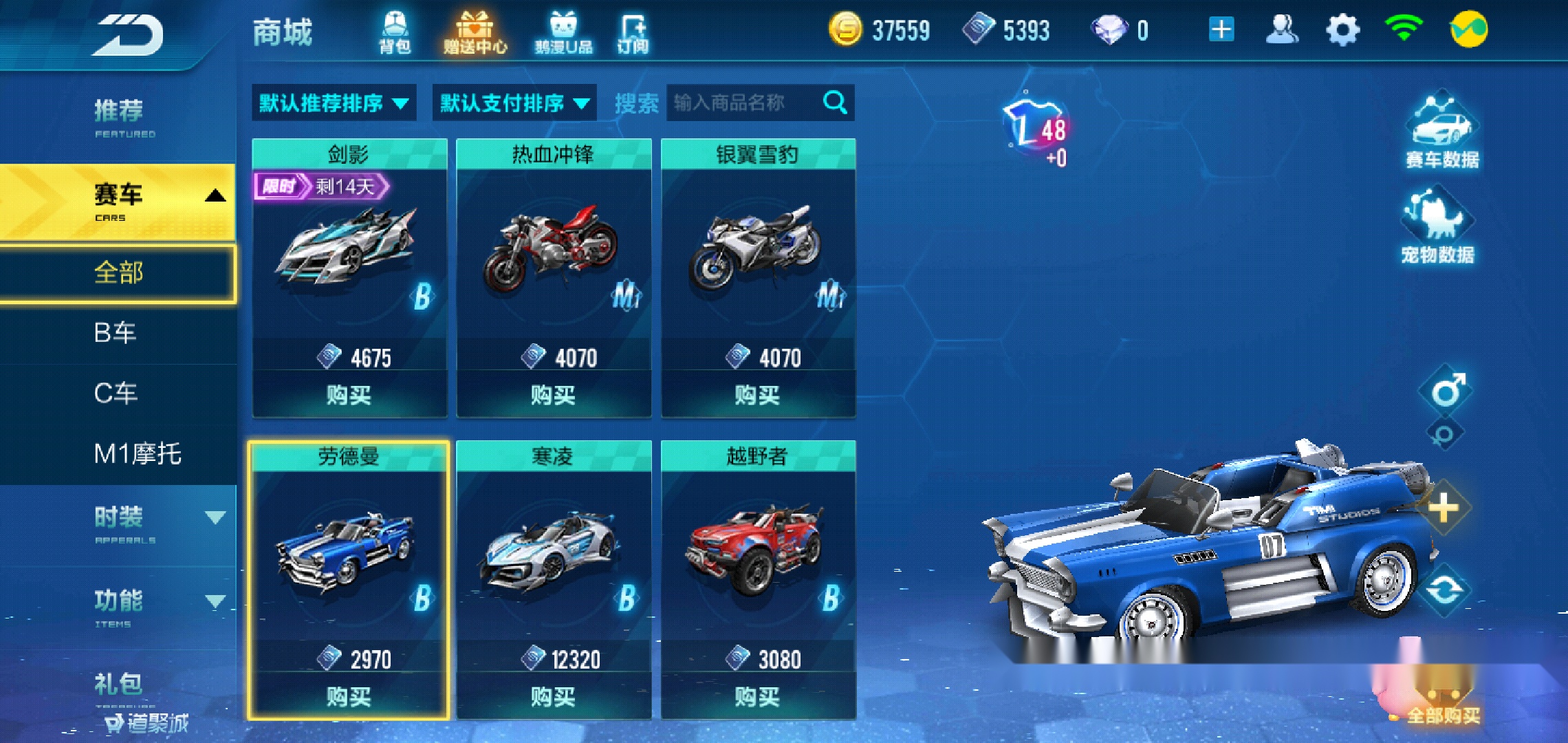
Task: Open the 背包 backpack icon
Action: click(x=393, y=30)
